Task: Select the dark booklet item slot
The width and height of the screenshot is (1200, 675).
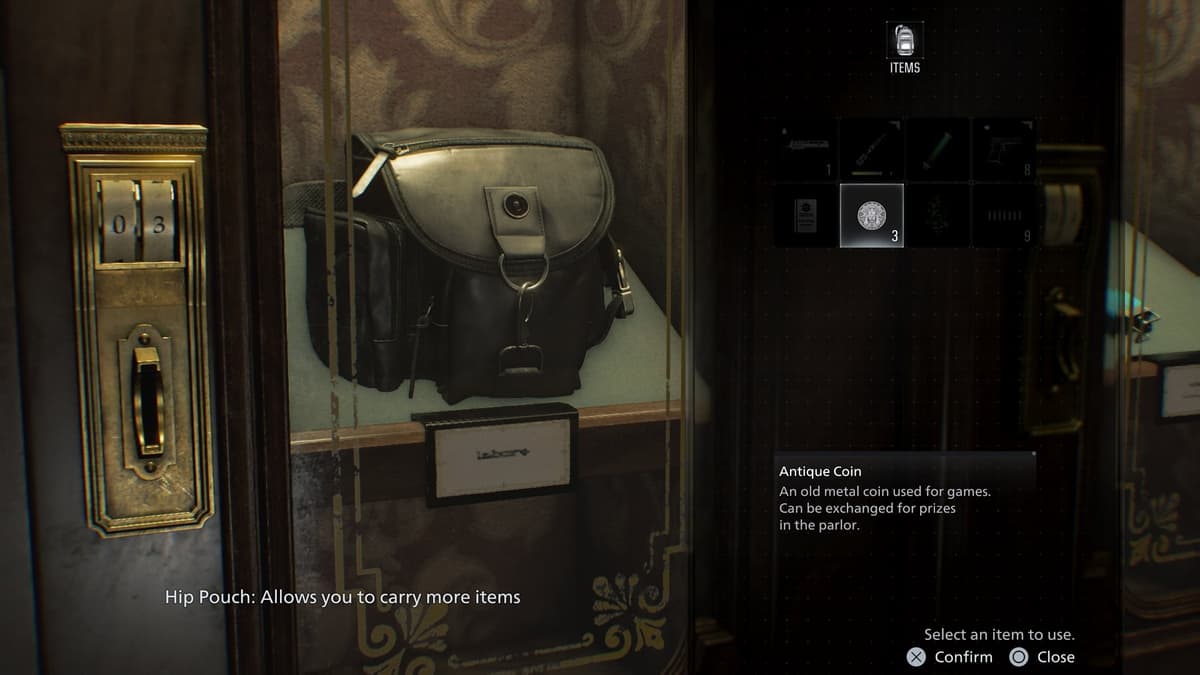Action: 805,215
